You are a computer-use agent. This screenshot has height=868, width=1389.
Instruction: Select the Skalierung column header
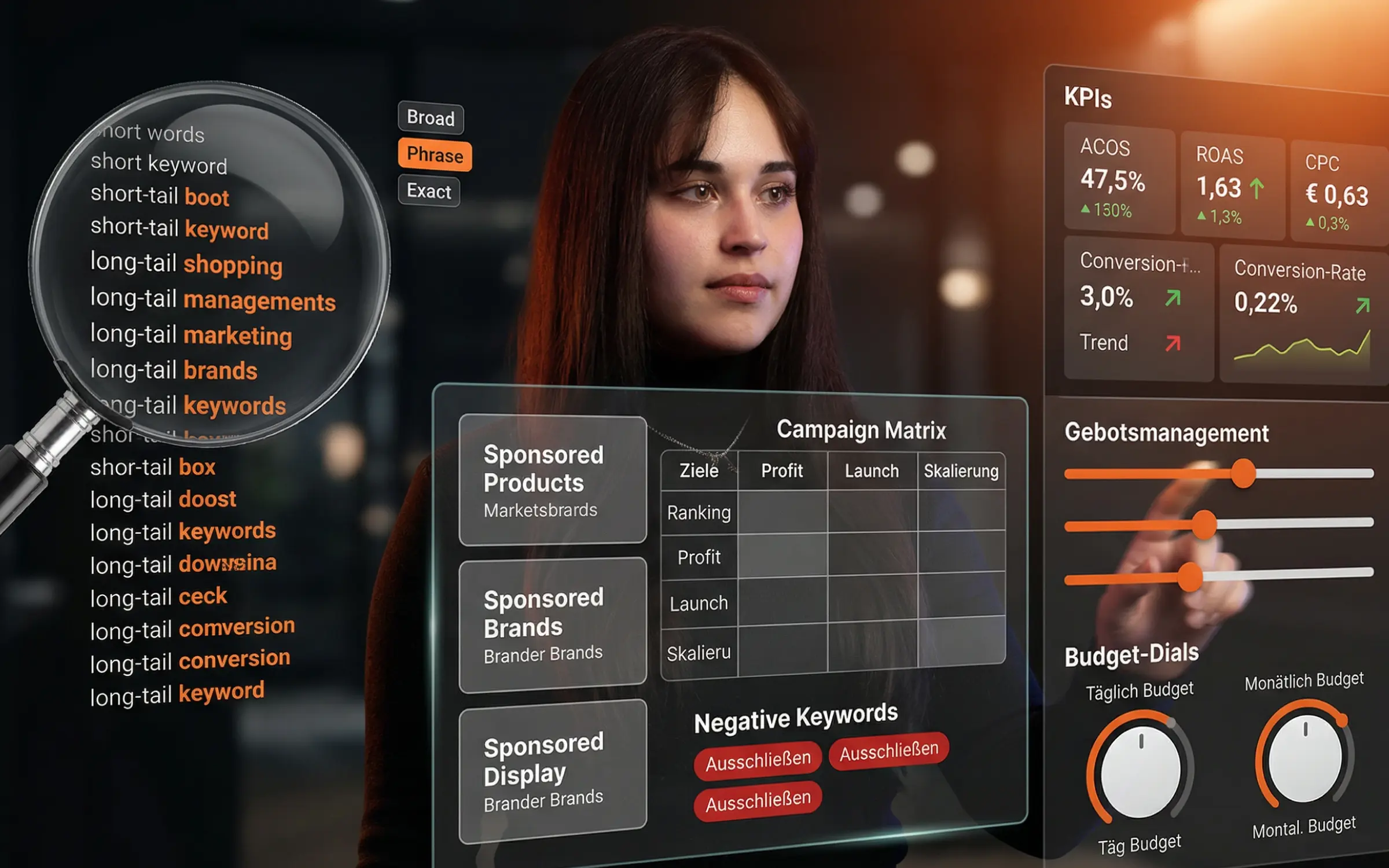961,471
